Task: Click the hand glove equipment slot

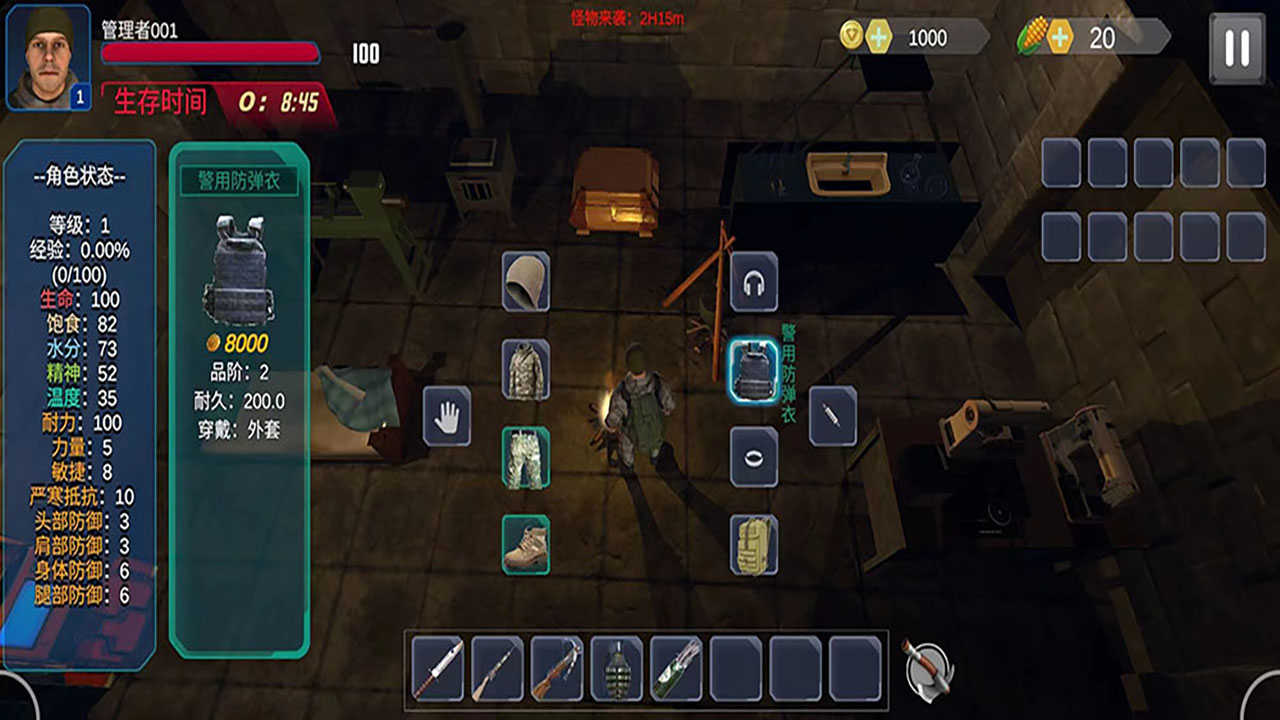Action: point(447,416)
